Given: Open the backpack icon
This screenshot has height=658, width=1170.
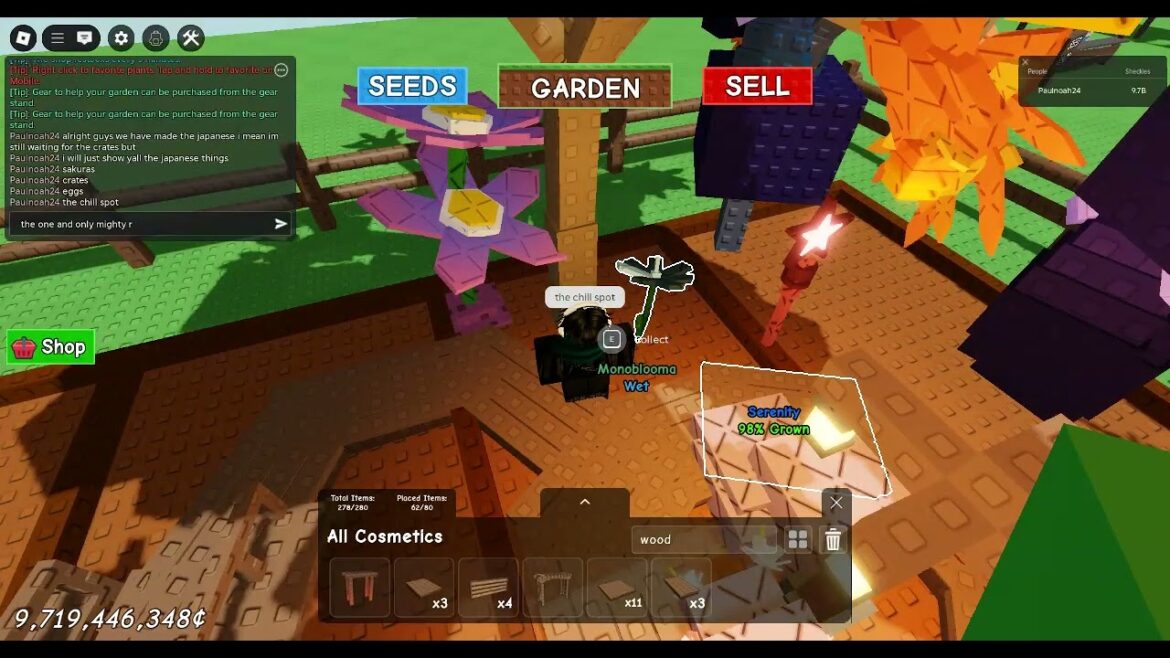Looking at the screenshot, I should click(156, 38).
